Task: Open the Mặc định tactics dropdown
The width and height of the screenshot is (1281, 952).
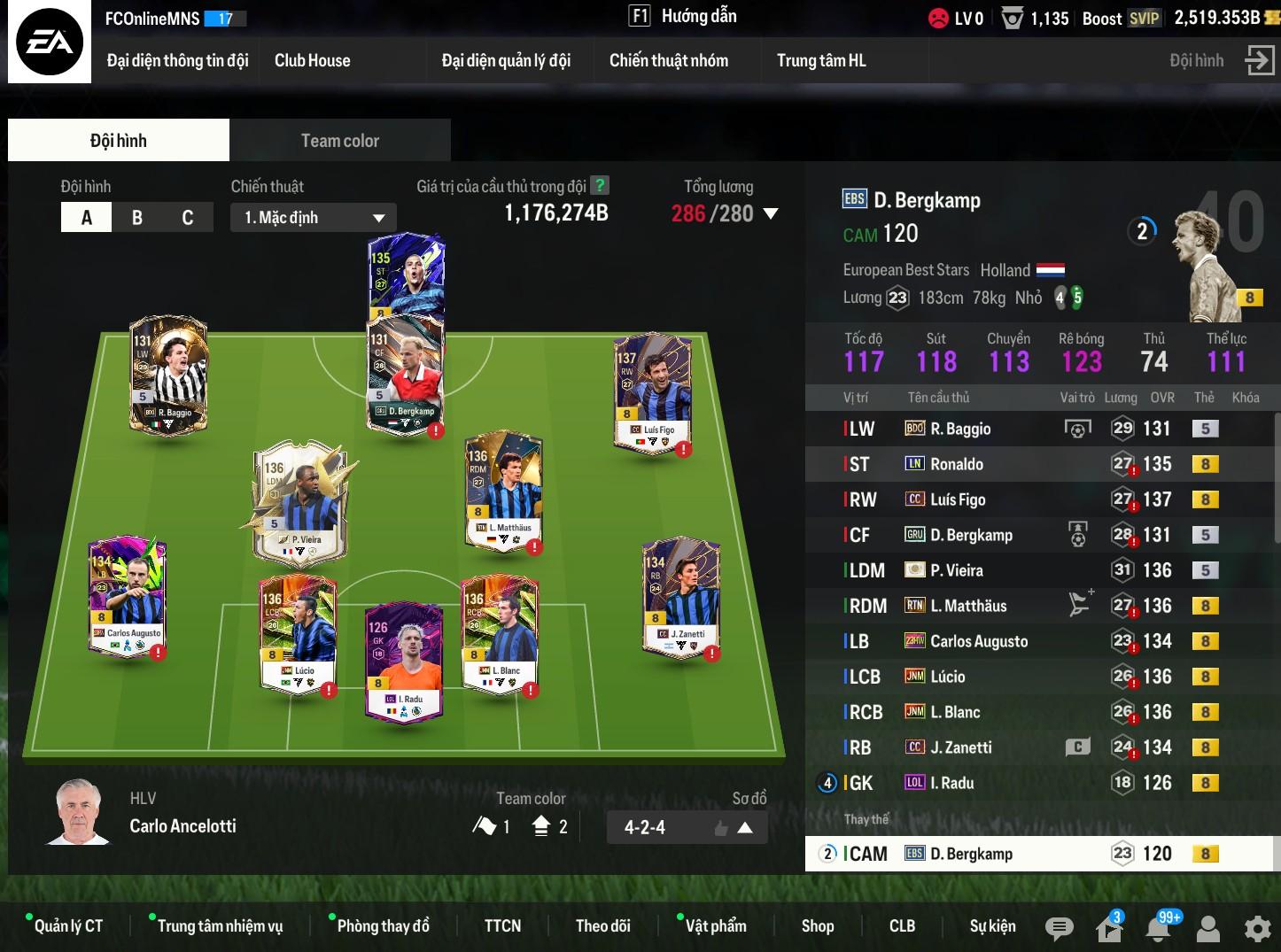Action: pyautogui.click(x=314, y=218)
